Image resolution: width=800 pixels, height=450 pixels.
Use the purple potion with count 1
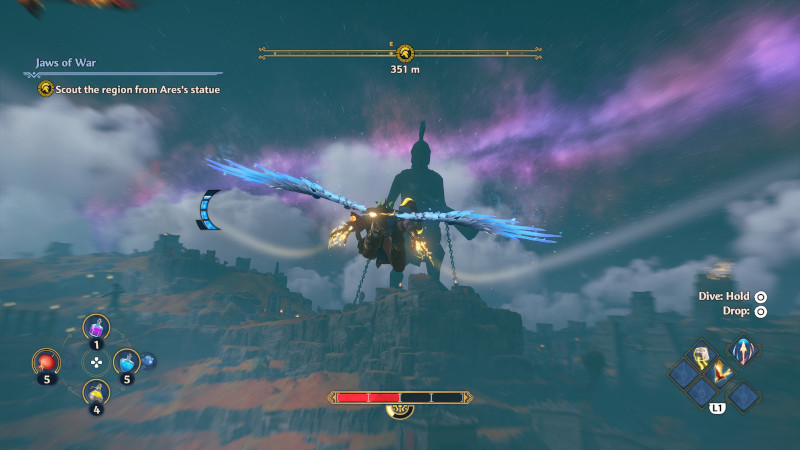click(x=97, y=326)
